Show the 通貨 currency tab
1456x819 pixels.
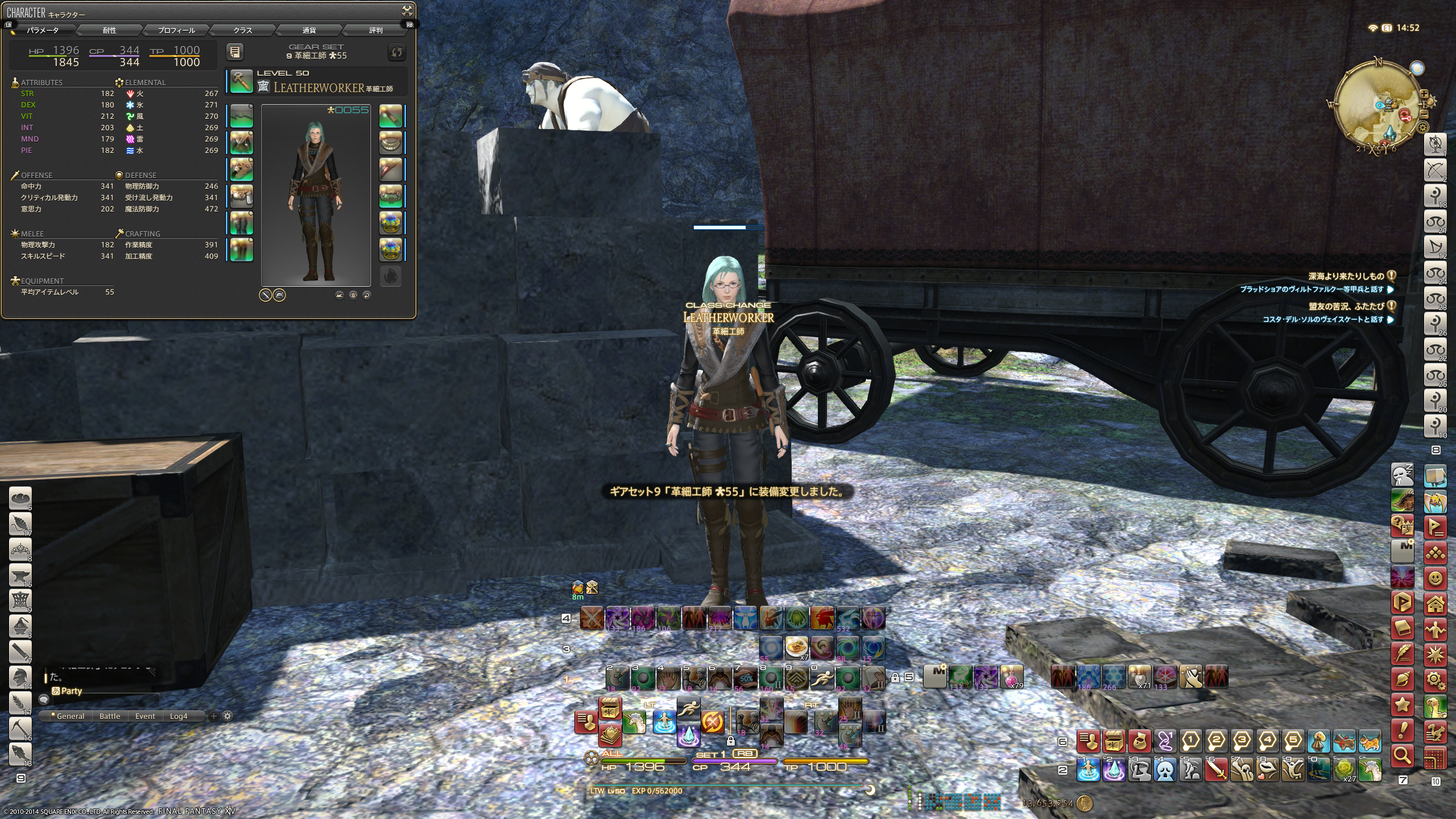pos(309,30)
